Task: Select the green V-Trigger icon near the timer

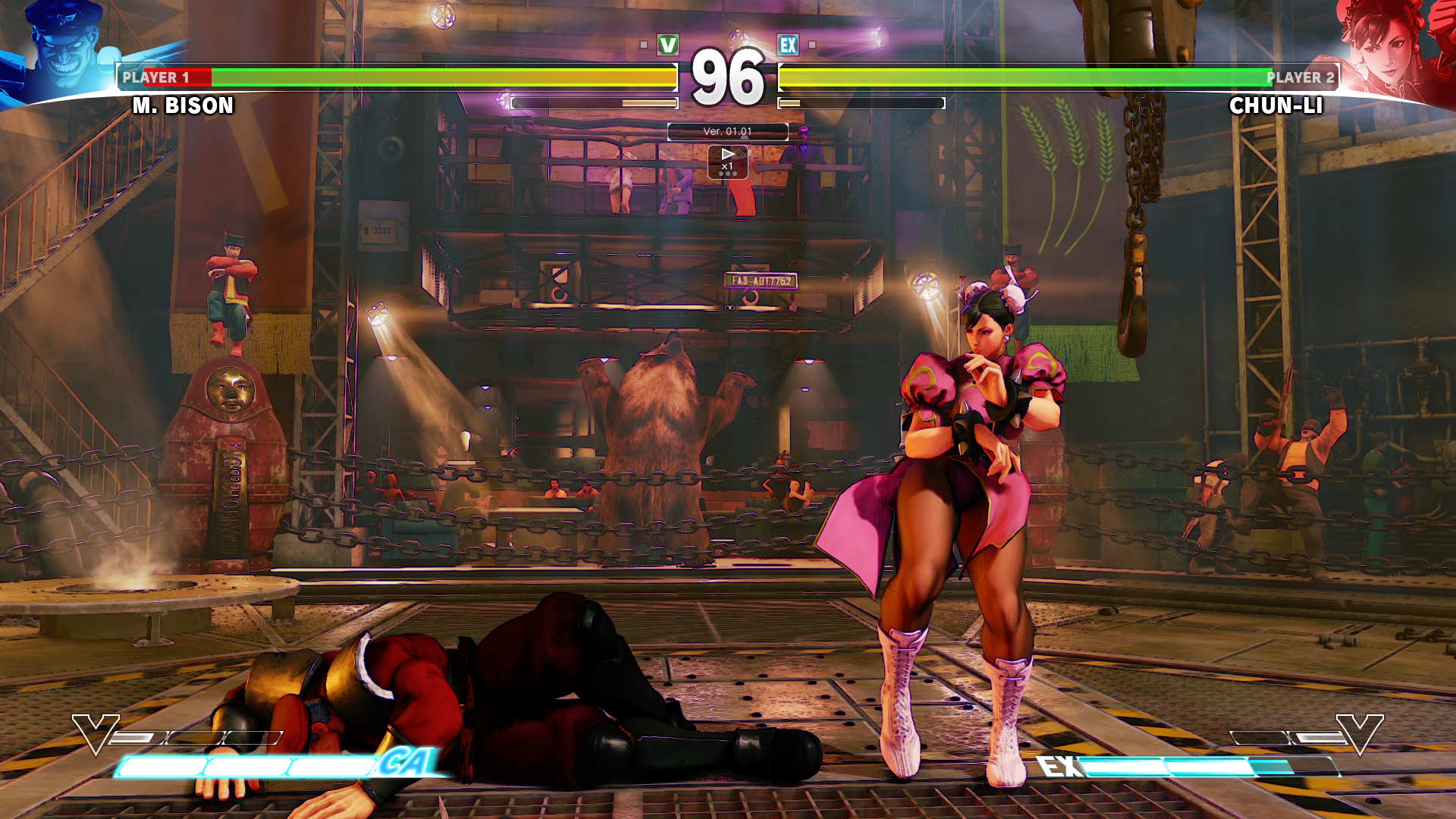Action: [667, 44]
